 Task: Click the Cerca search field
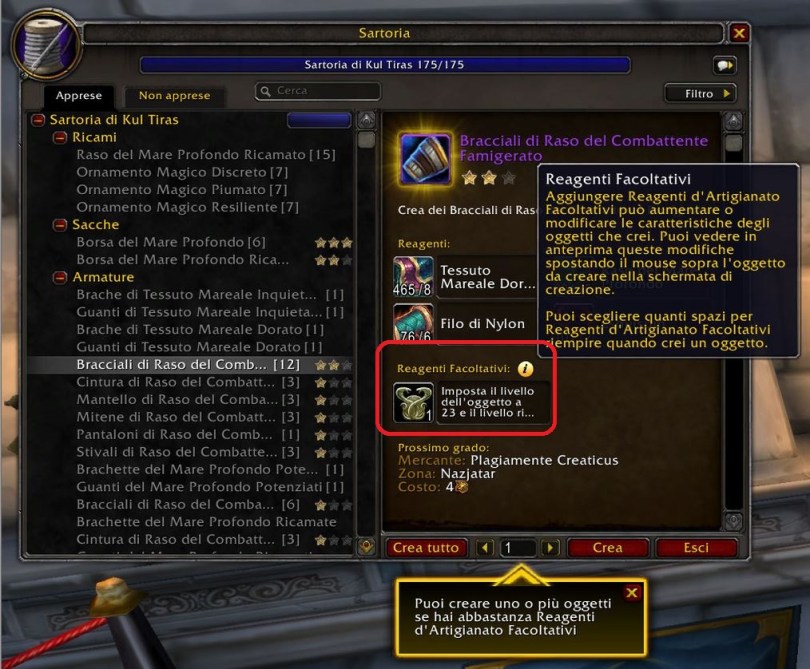click(318, 91)
